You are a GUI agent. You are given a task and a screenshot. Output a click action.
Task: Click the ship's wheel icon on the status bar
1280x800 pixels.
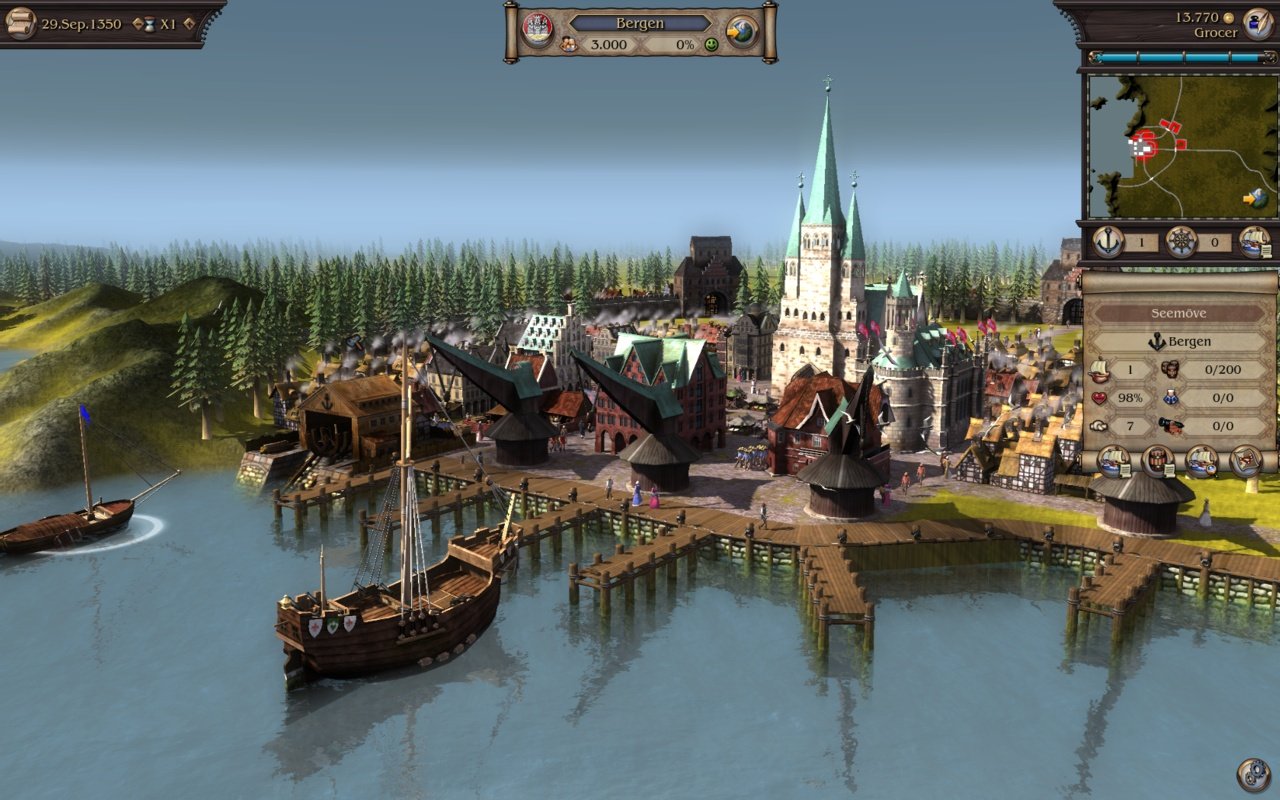point(1180,243)
